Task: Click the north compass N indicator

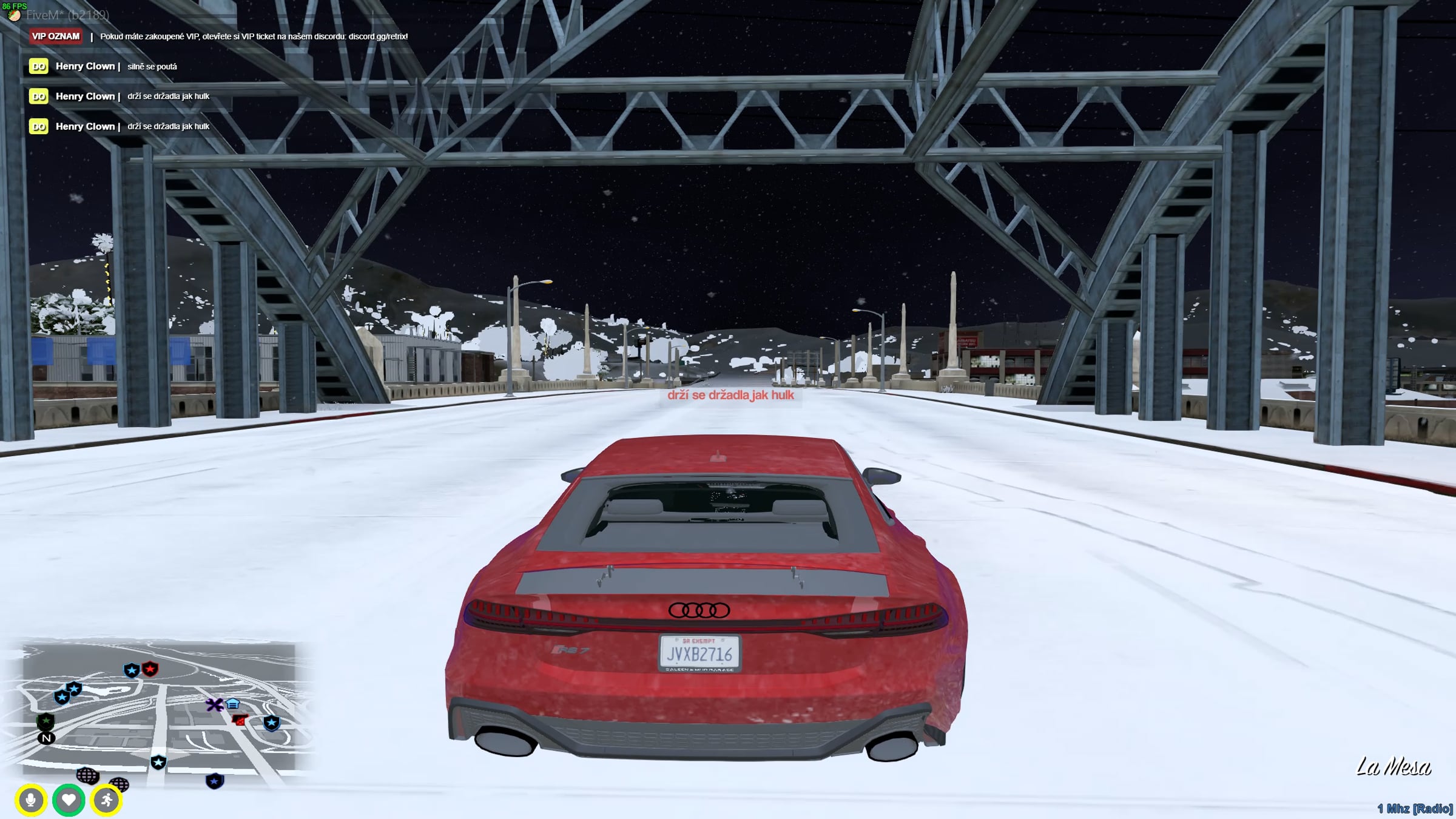Action: pos(46,738)
